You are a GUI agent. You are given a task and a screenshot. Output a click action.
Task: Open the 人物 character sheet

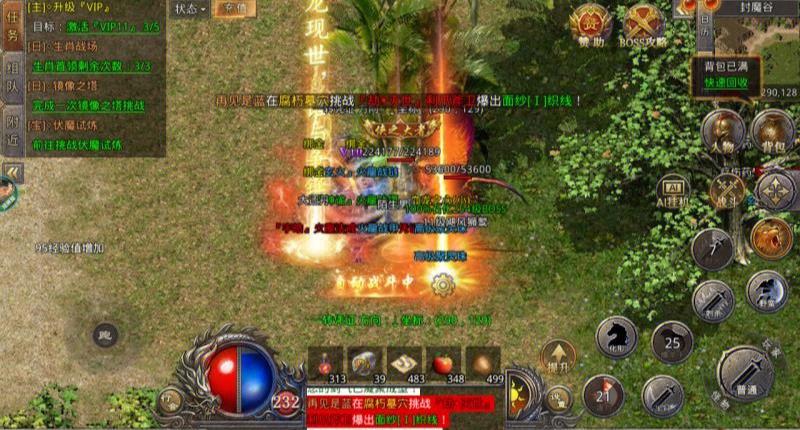[721, 132]
